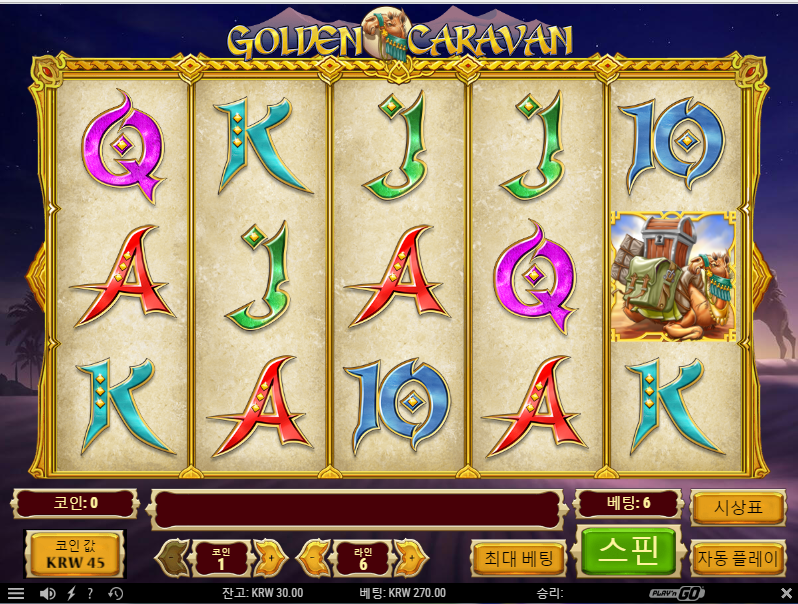The width and height of the screenshot is (798, 604).
Task: Add a 라인 payline with plus arrow
Action: [408, 557]
